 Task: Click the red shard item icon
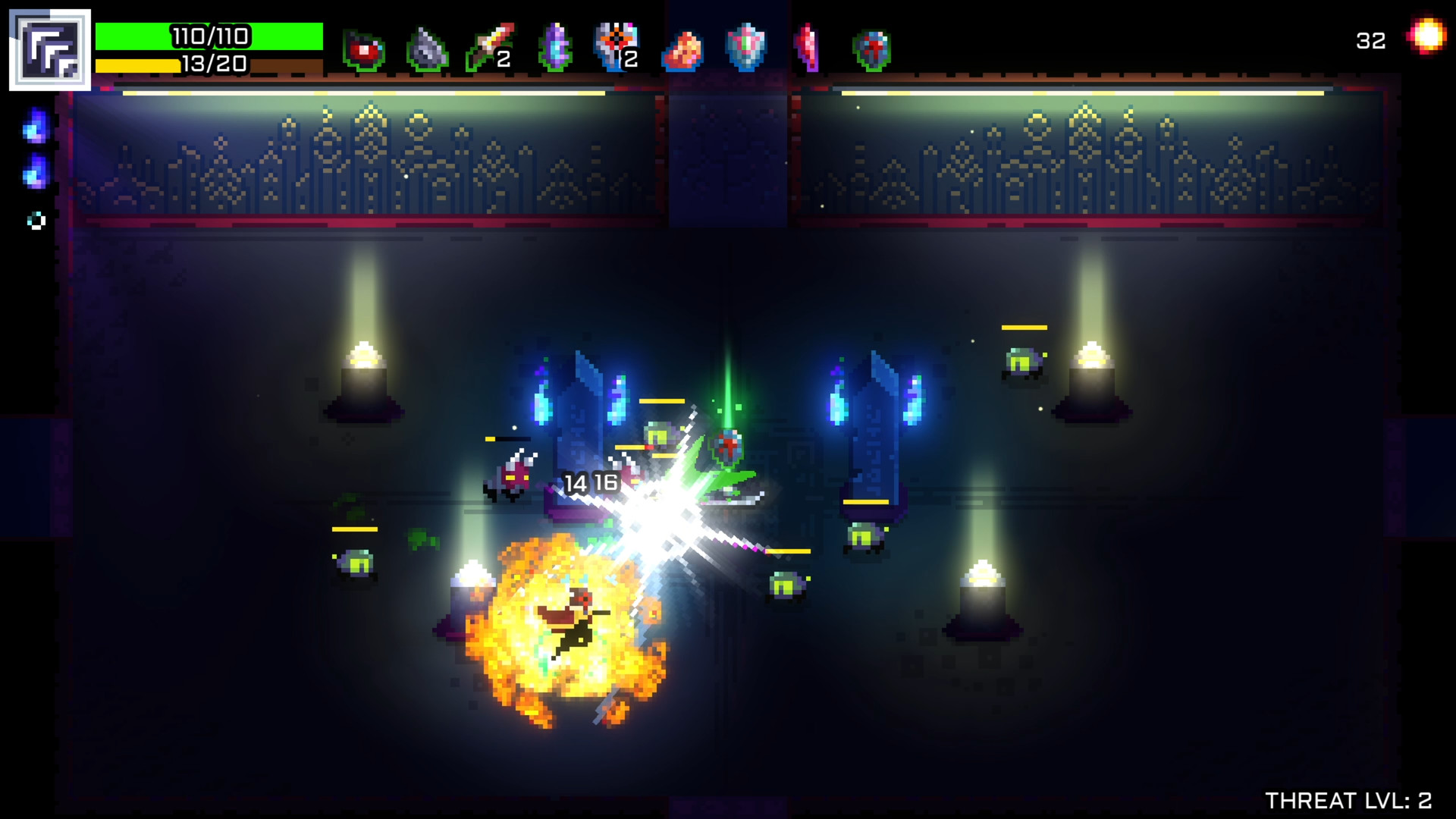tap(807, 45)
